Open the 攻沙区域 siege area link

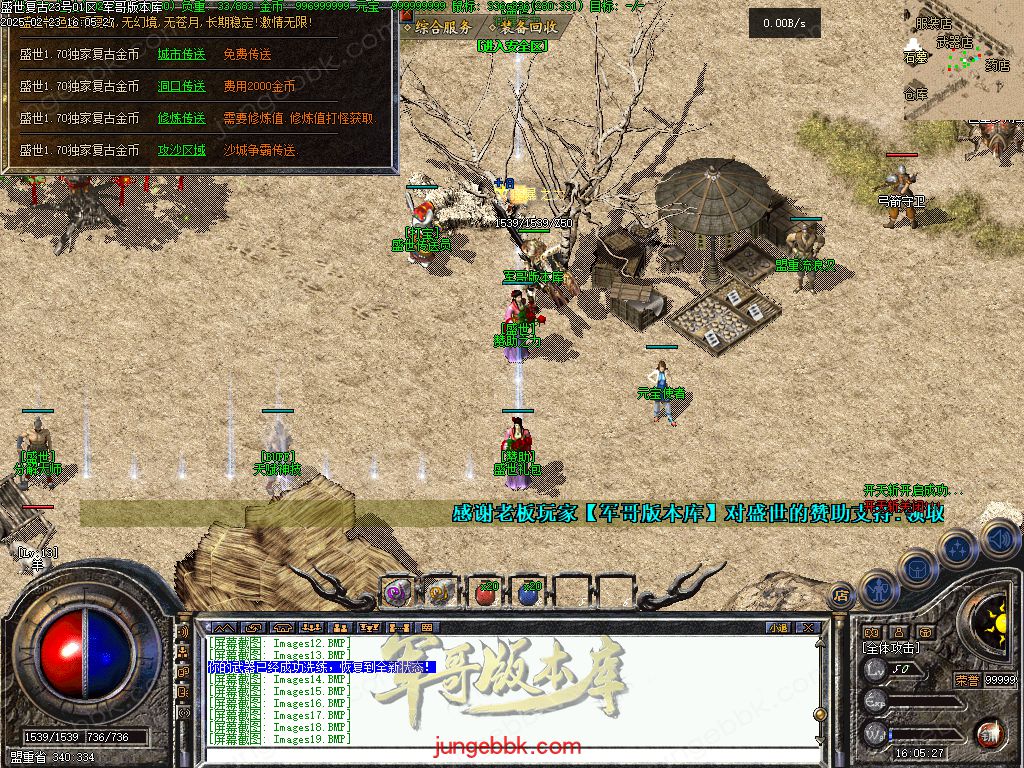[181, 151]
